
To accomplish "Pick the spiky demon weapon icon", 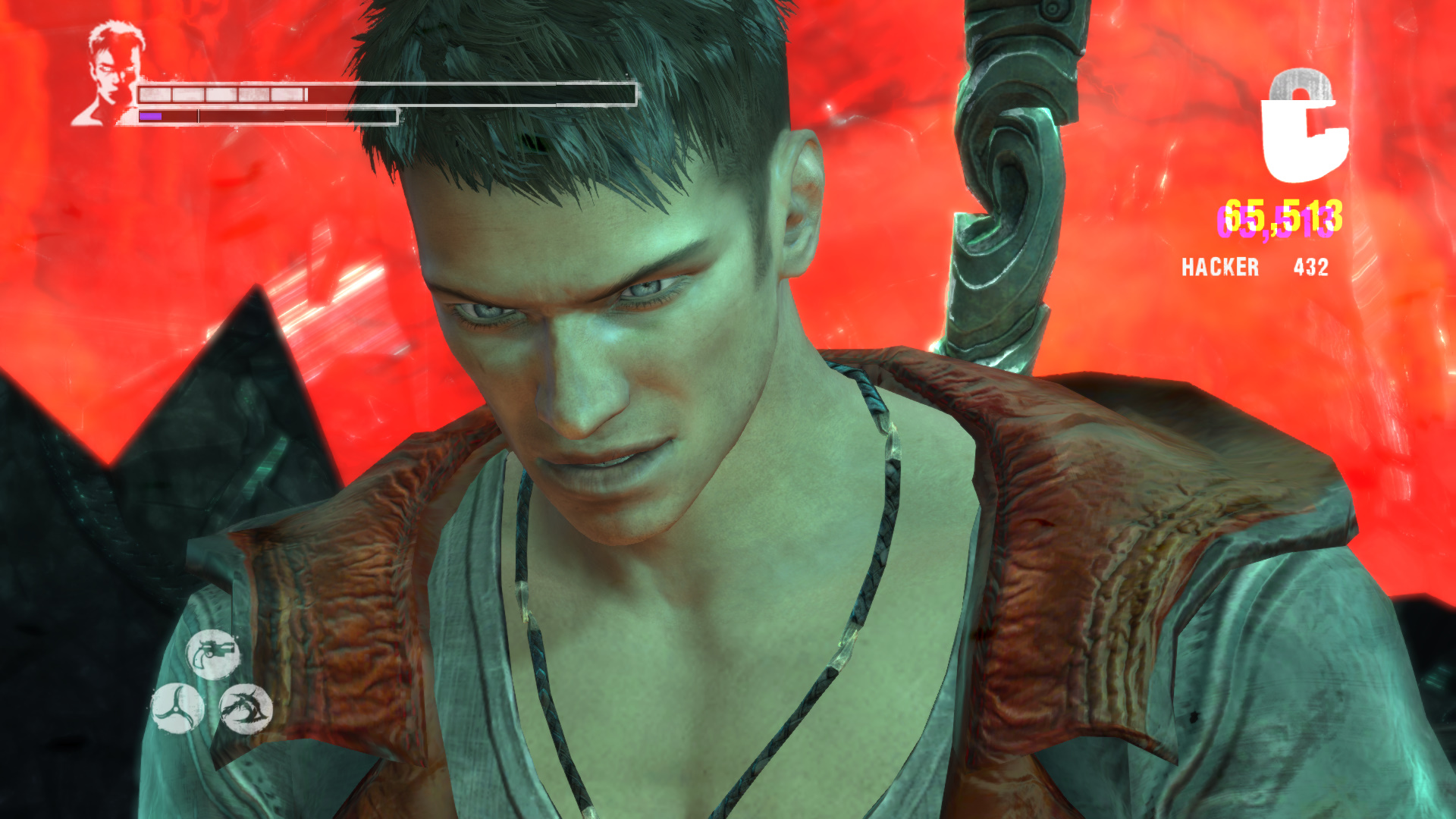I will tap(246, 708).
